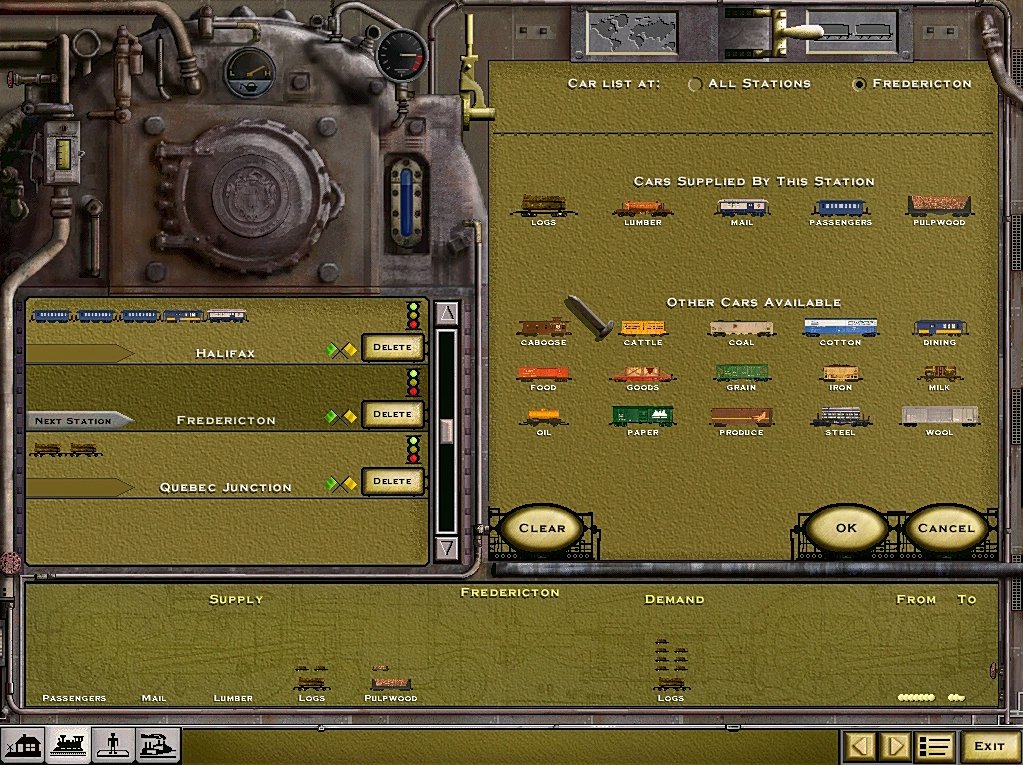Clear the current car list

541,528
